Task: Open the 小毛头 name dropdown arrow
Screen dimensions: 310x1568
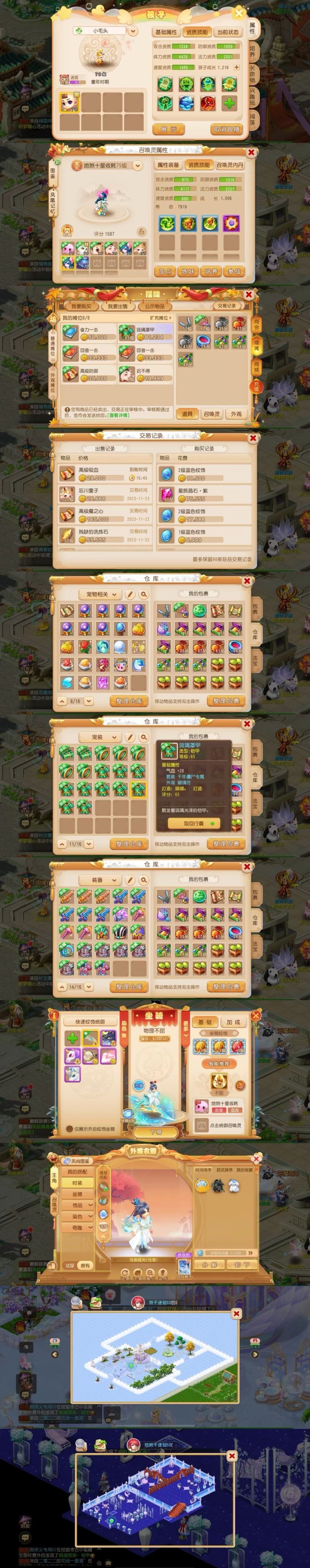Action: point(133,31)
